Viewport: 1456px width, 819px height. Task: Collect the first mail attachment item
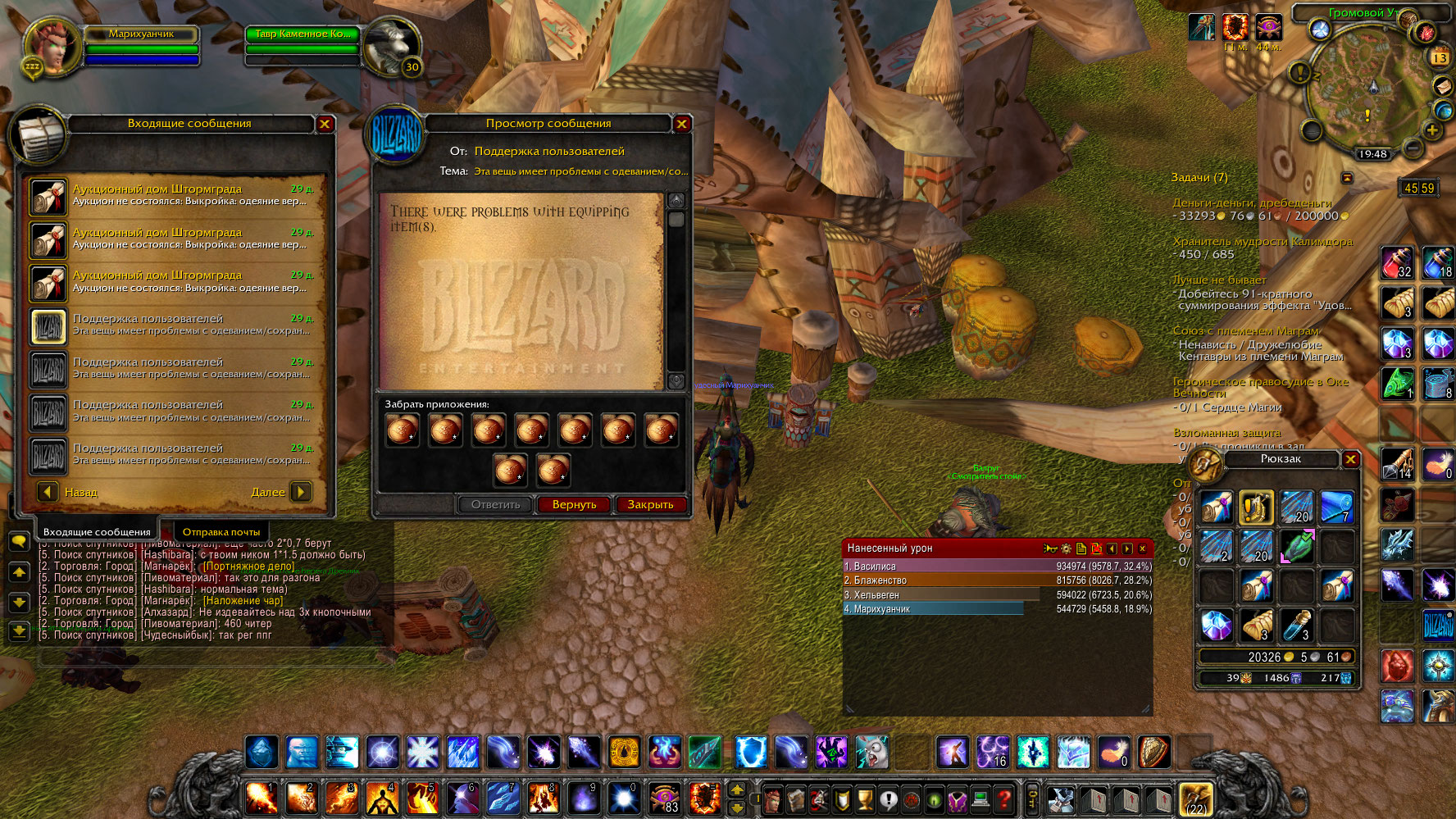[x=403, y=430]
